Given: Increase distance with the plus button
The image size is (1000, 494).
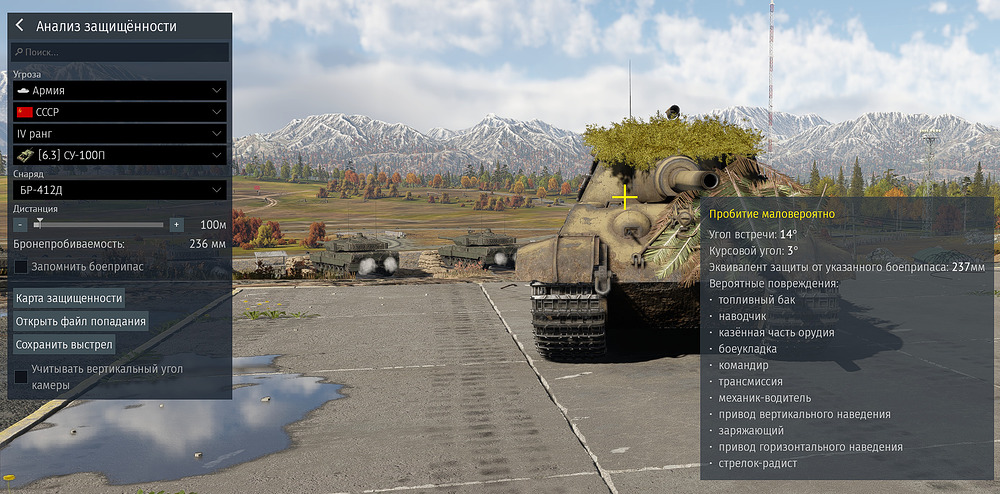Looking at the screenshot, I should pos(176,225).
